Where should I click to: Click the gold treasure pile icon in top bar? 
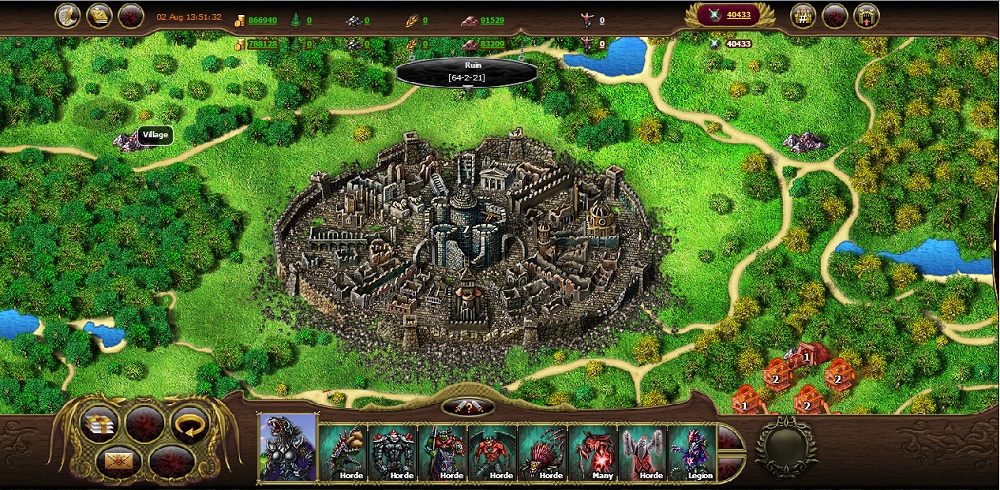(99, 16)
